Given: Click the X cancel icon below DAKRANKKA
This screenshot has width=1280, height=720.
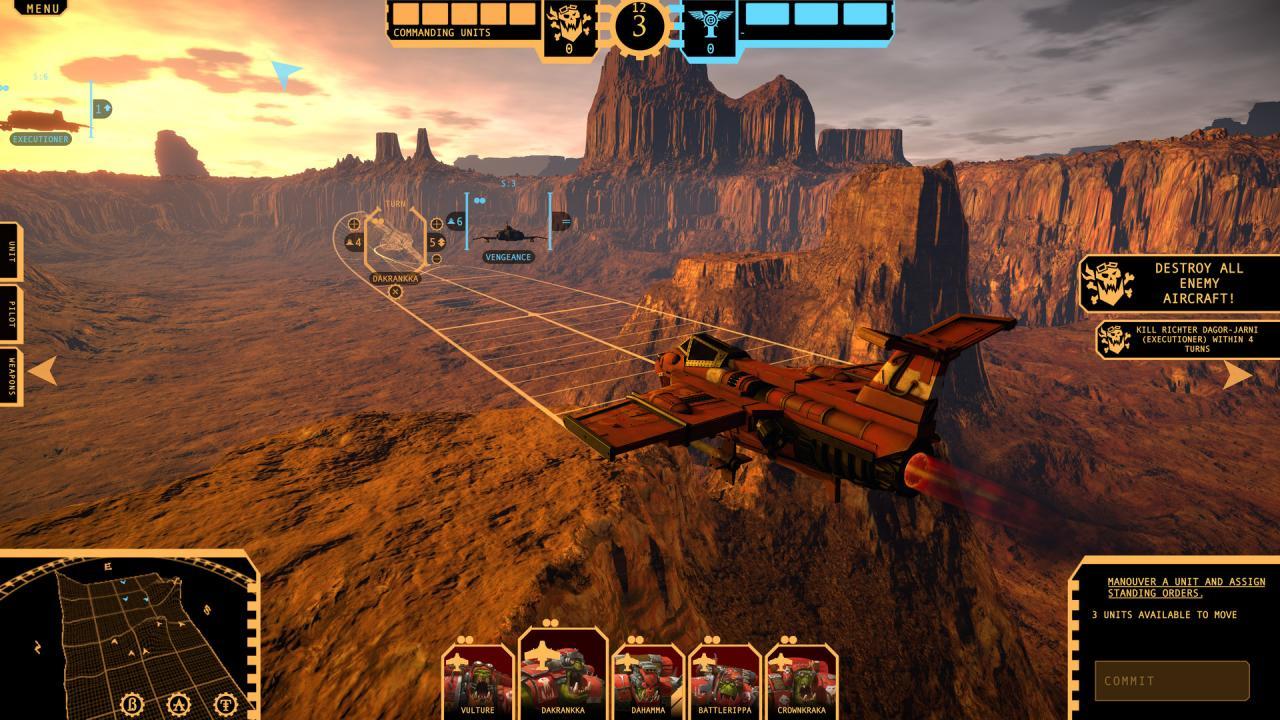Looking at the screenshot, I should (x=396, y=291).
